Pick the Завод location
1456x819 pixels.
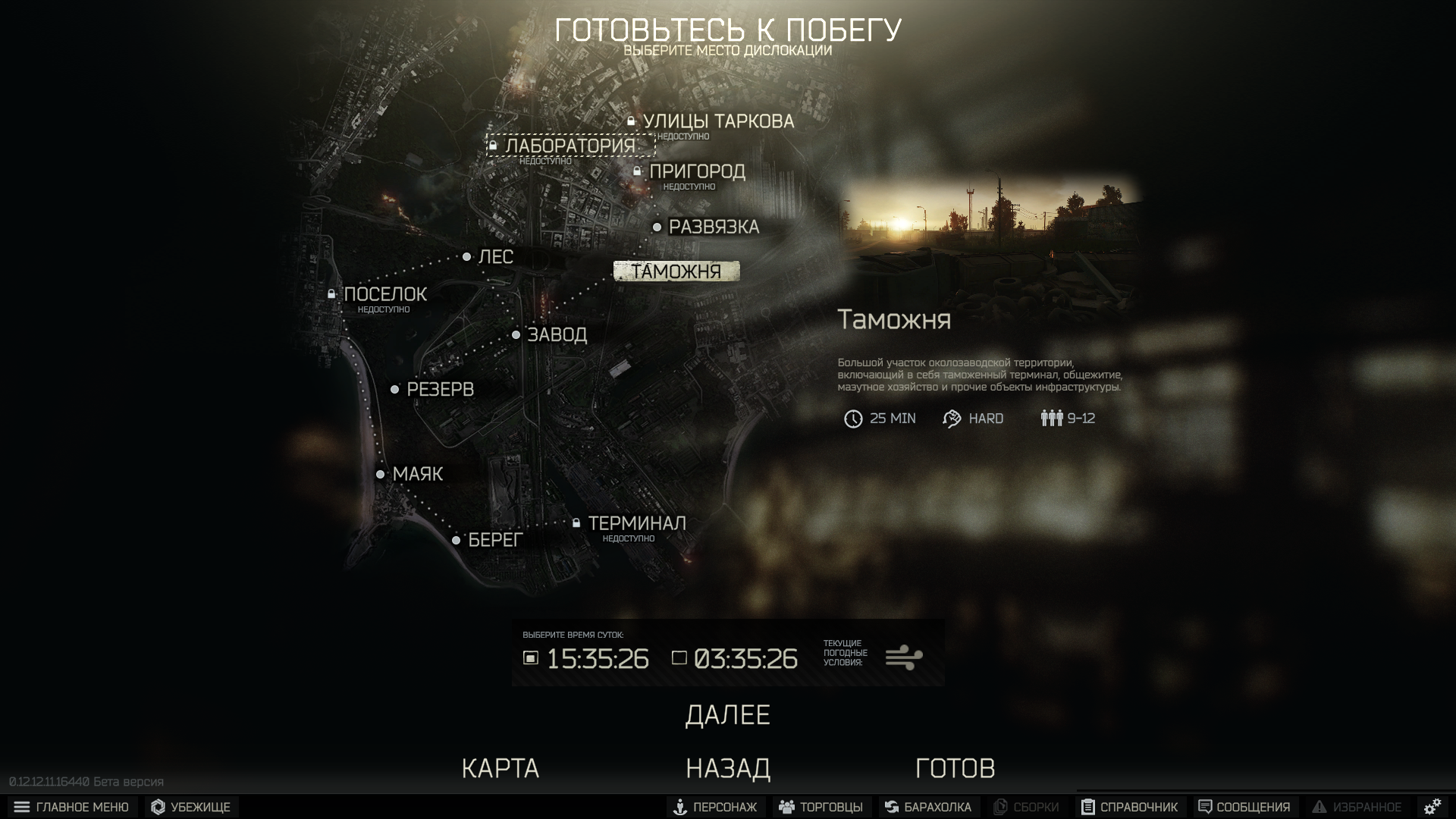coord(557,334)
